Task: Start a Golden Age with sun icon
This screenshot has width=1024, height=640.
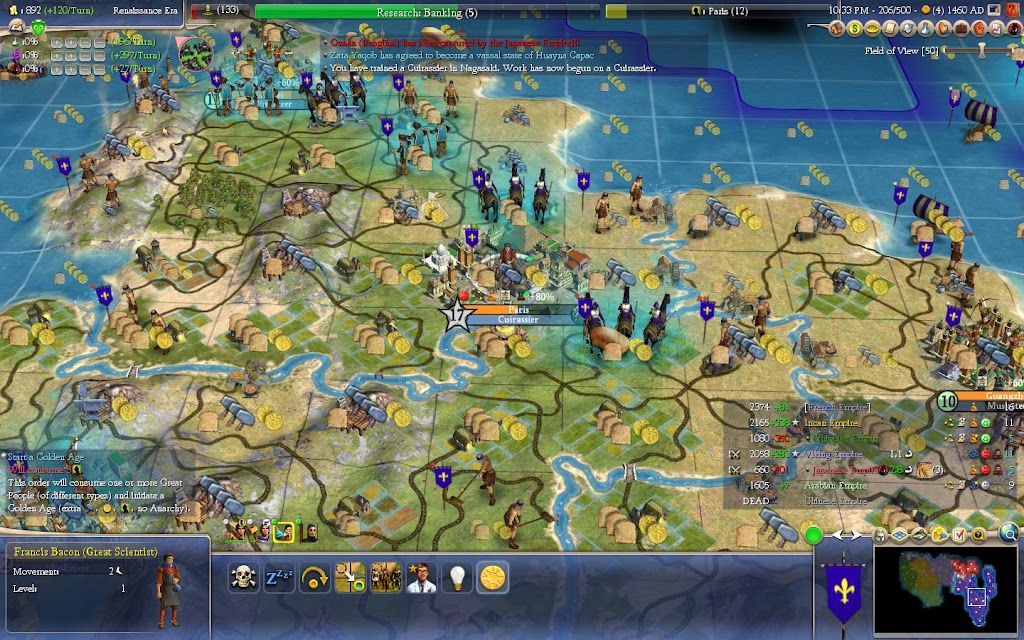Action: click(491, 576)
